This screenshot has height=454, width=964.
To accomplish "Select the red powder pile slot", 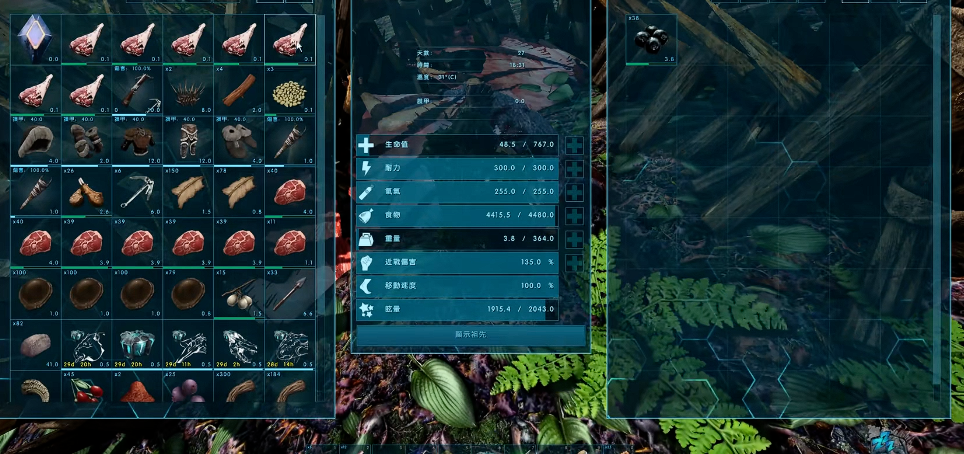I will 137,388.
